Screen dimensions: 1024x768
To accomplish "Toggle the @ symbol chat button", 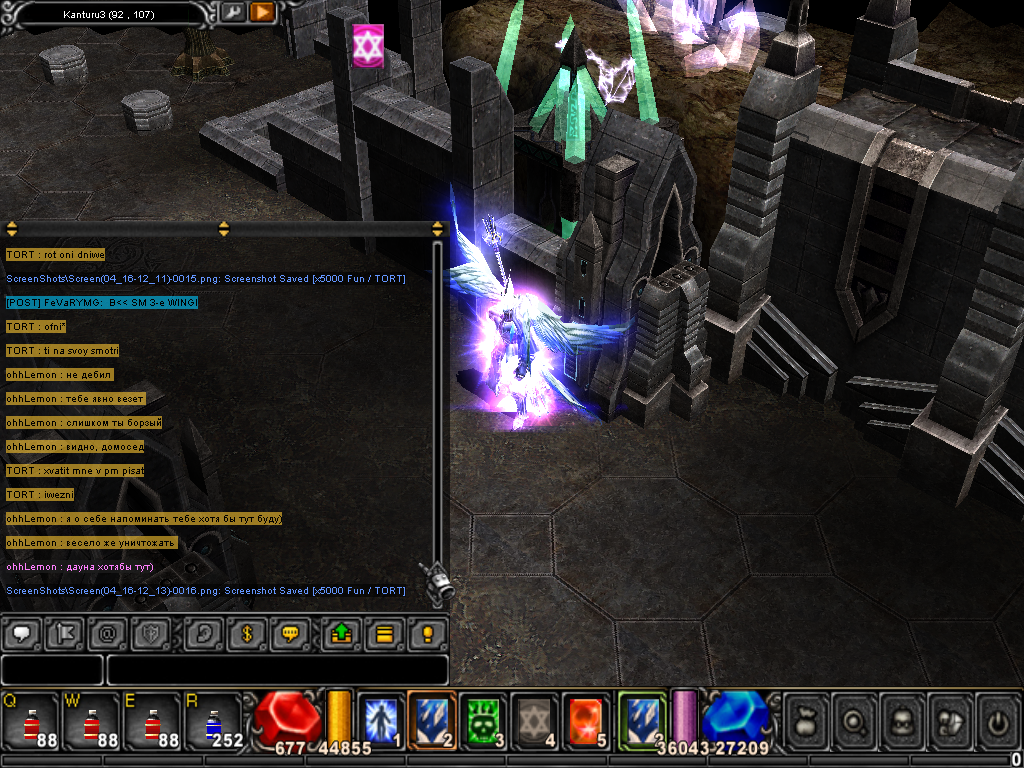I will click(x=108, y=633).
